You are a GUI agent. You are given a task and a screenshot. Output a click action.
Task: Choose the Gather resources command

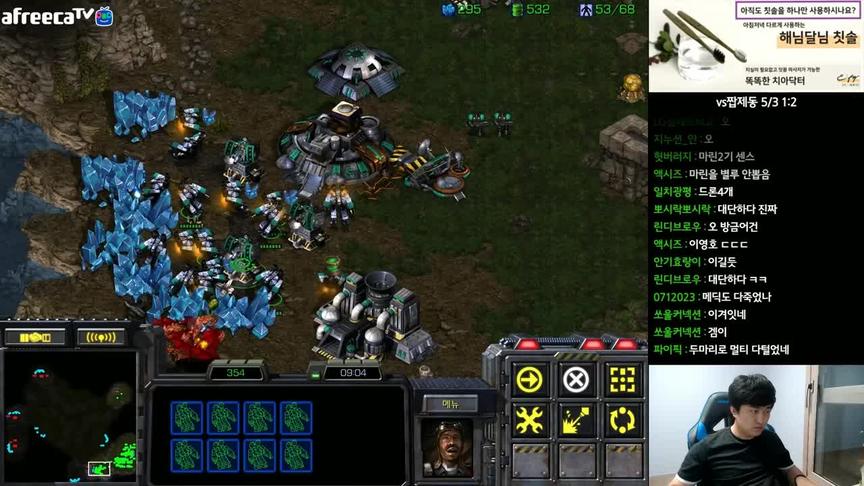click(x=576, y=419)
